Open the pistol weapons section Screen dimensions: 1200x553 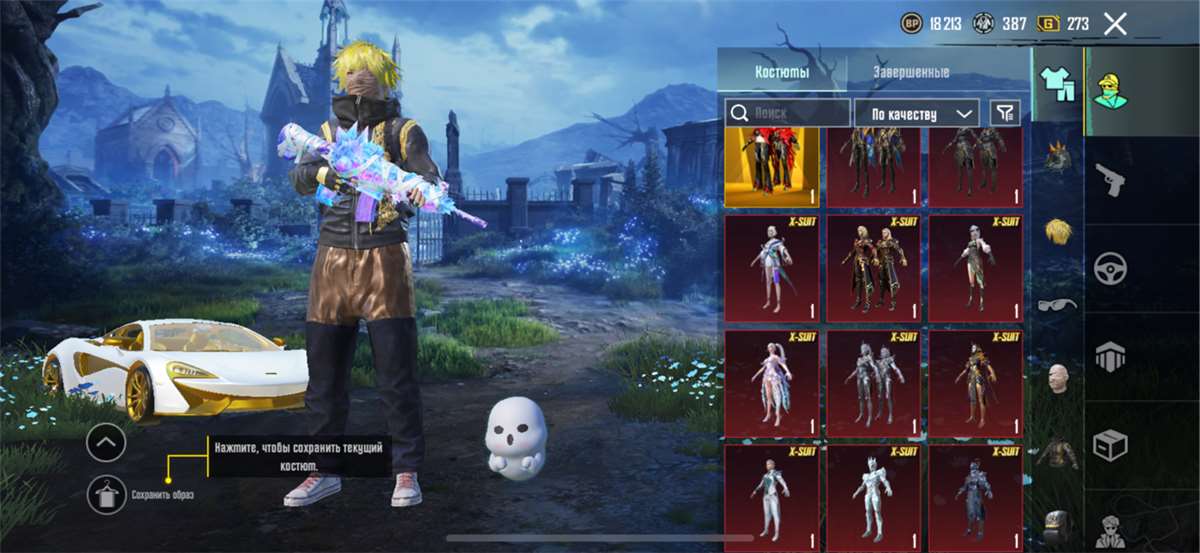click(1110, 180)
